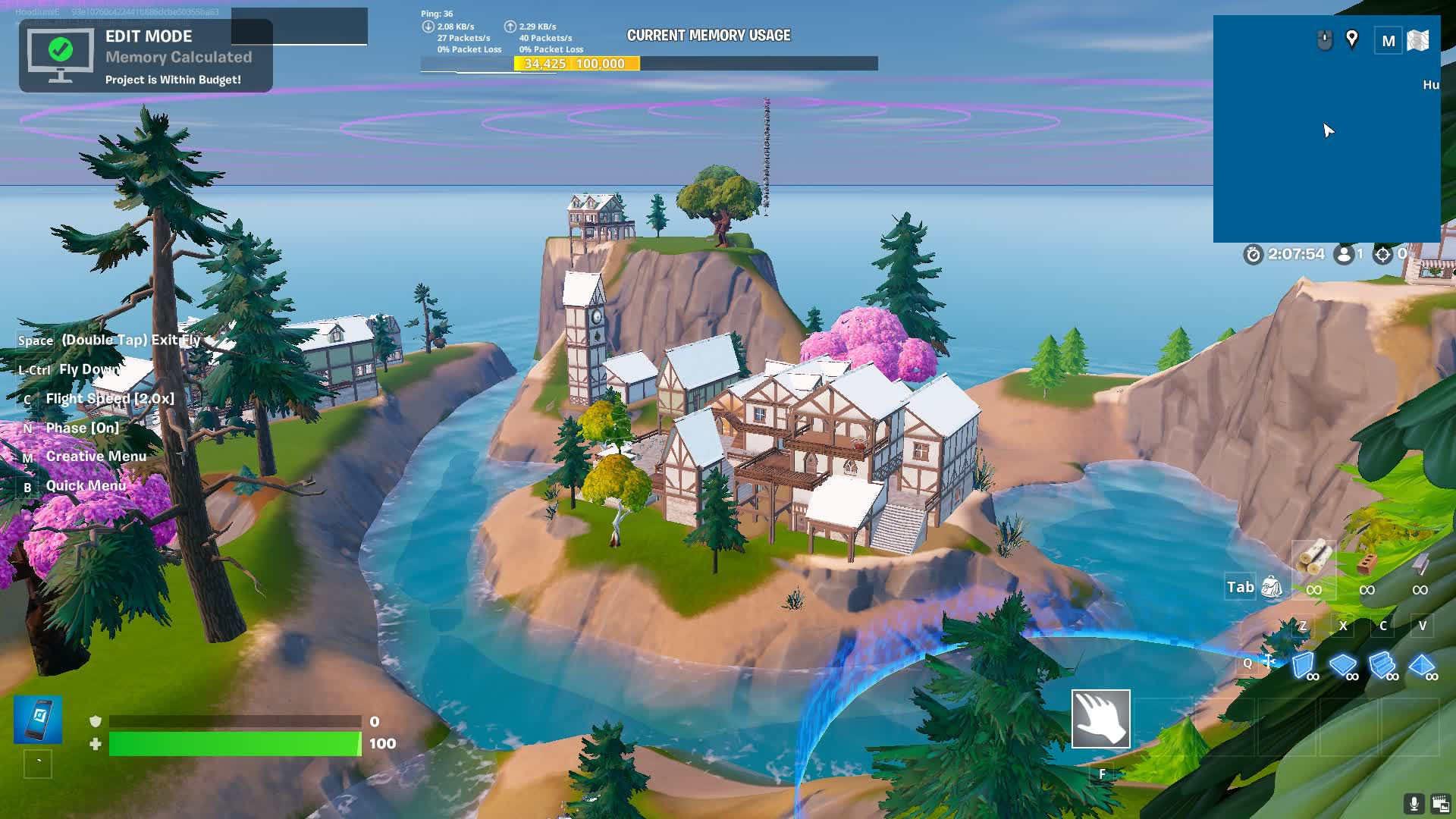
Task: Toggle the microphone icon
Action: [x=1414, y=803]
